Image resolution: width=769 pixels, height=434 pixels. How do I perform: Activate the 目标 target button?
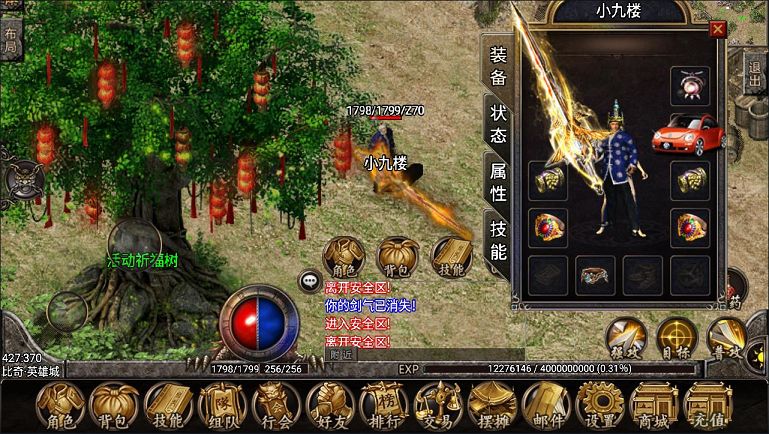click(677, 338)
